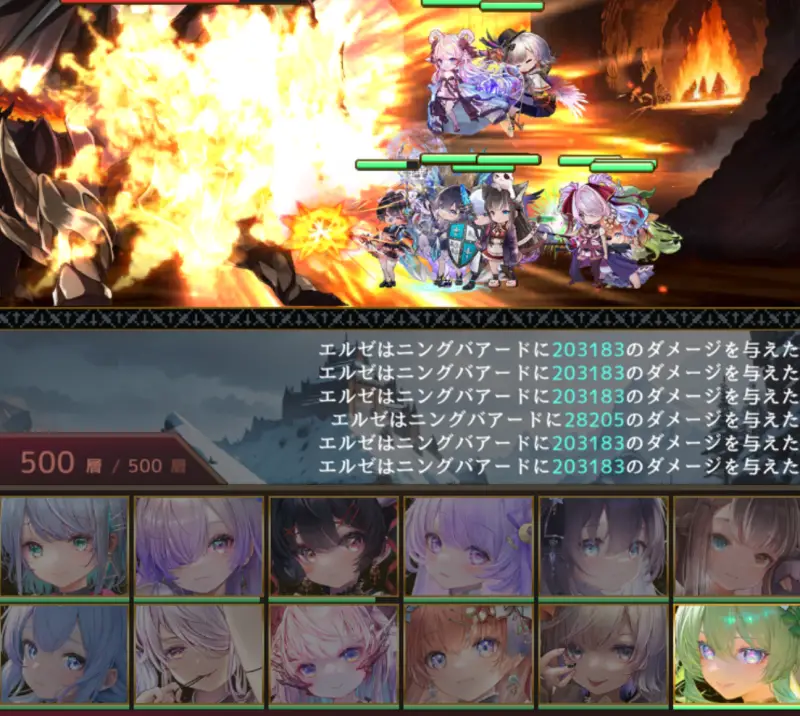This screenshot has height=716, width=800.
Task: Pick the blue-haired character portrait
Action: pyautogui.click(x=65, y=654)
